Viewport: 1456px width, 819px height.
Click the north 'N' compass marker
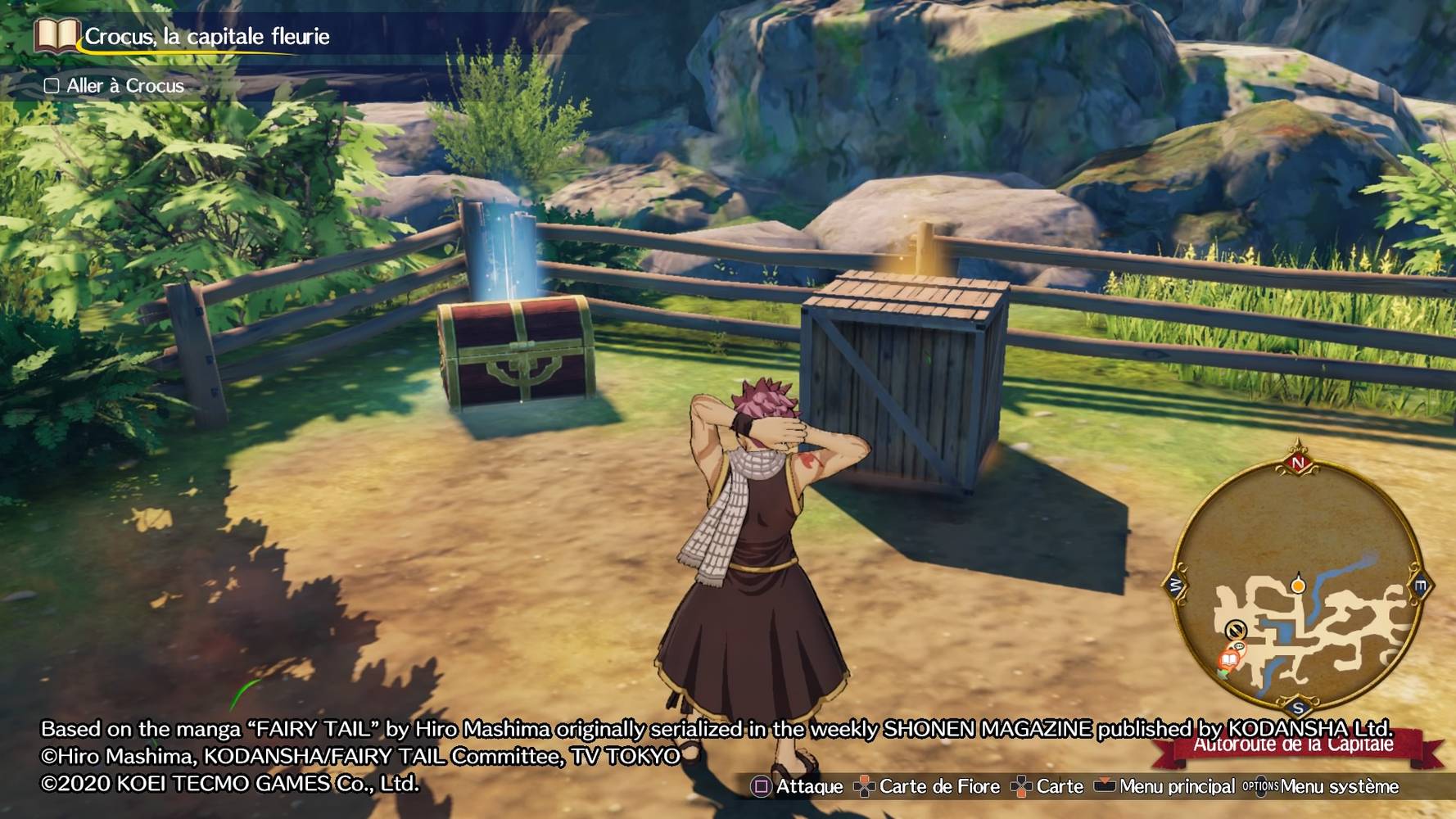[1298, 463]
